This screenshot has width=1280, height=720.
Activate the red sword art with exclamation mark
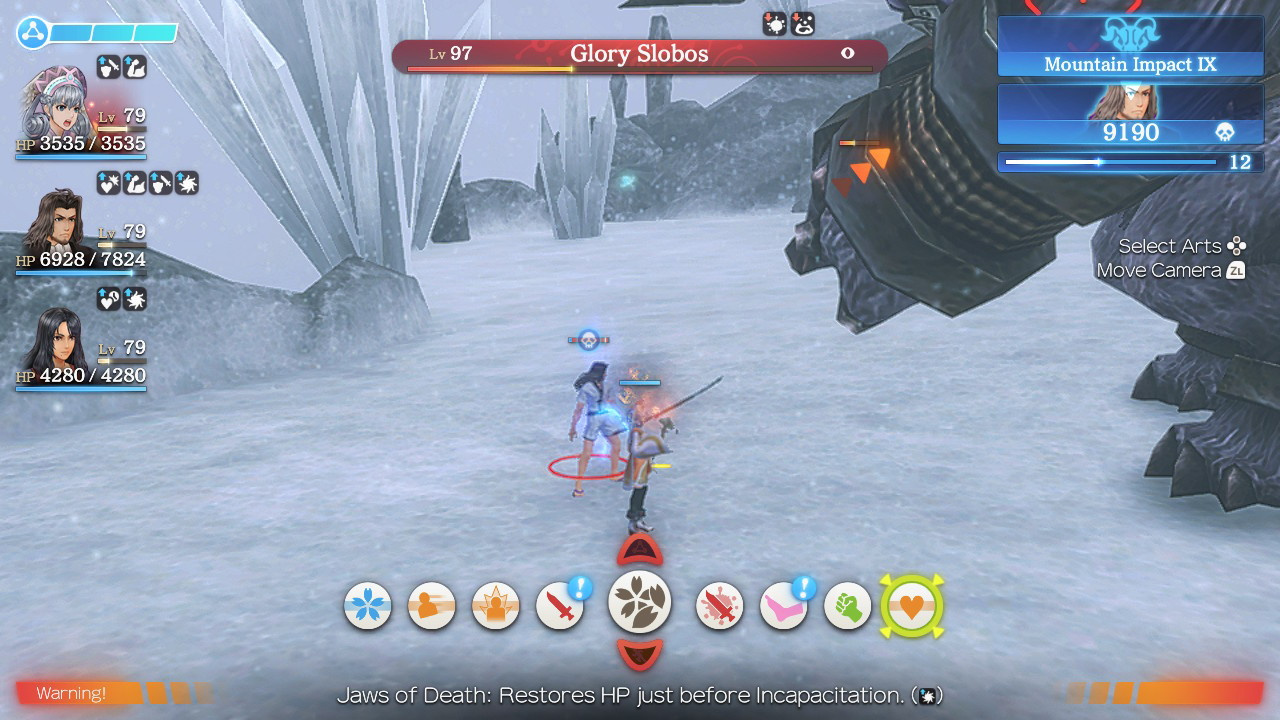click(x=559, y=605)
